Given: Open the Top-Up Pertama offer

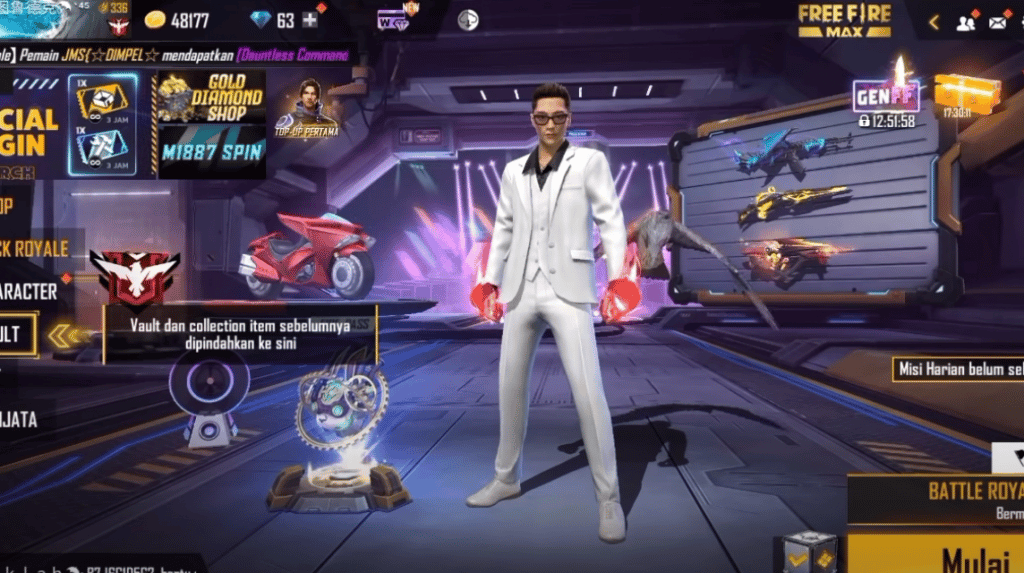Looking at the screenshot, I should pos(307,108).
